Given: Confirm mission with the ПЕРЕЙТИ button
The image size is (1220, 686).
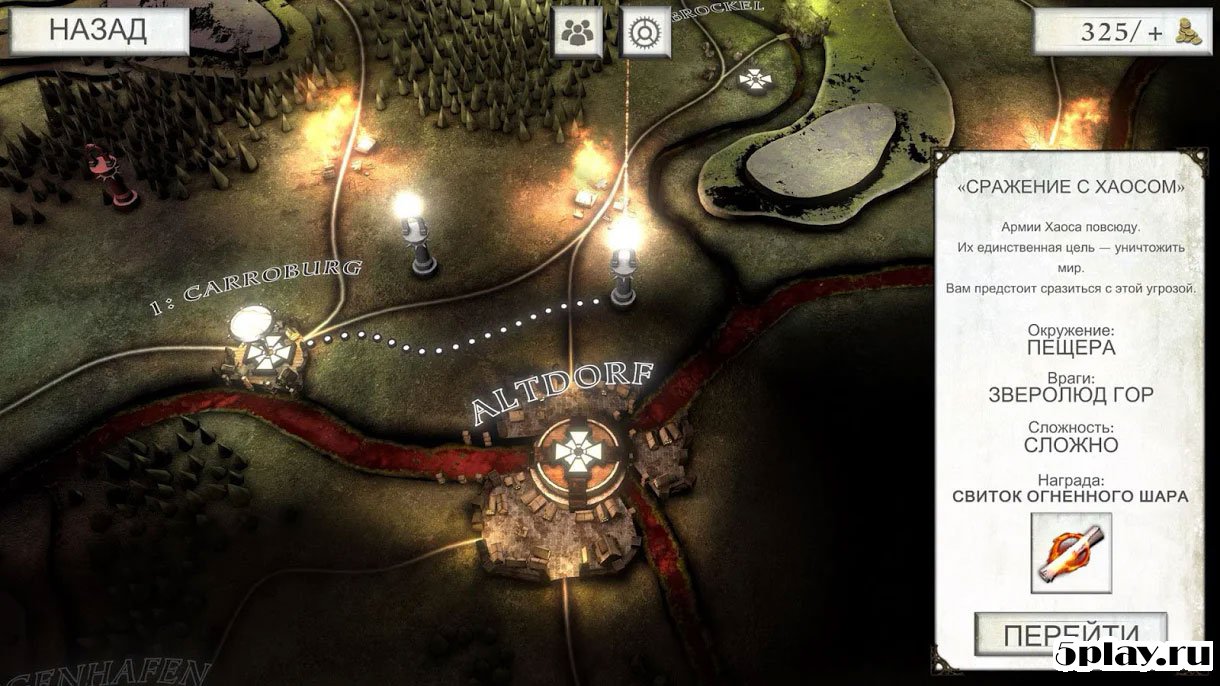Looking at the screenshot, I should [x=1071, y=634].
